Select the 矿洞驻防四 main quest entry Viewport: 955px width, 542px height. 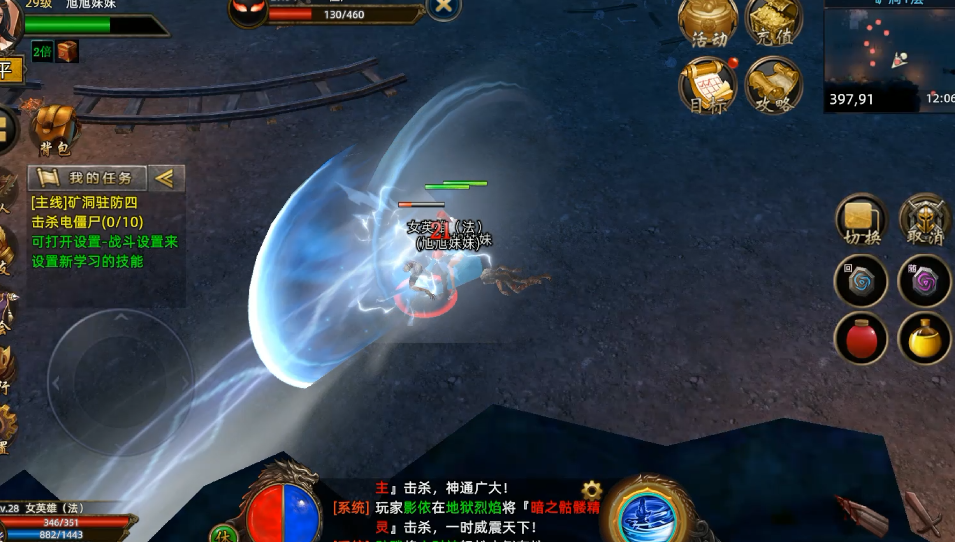click(x=84, y=203)
